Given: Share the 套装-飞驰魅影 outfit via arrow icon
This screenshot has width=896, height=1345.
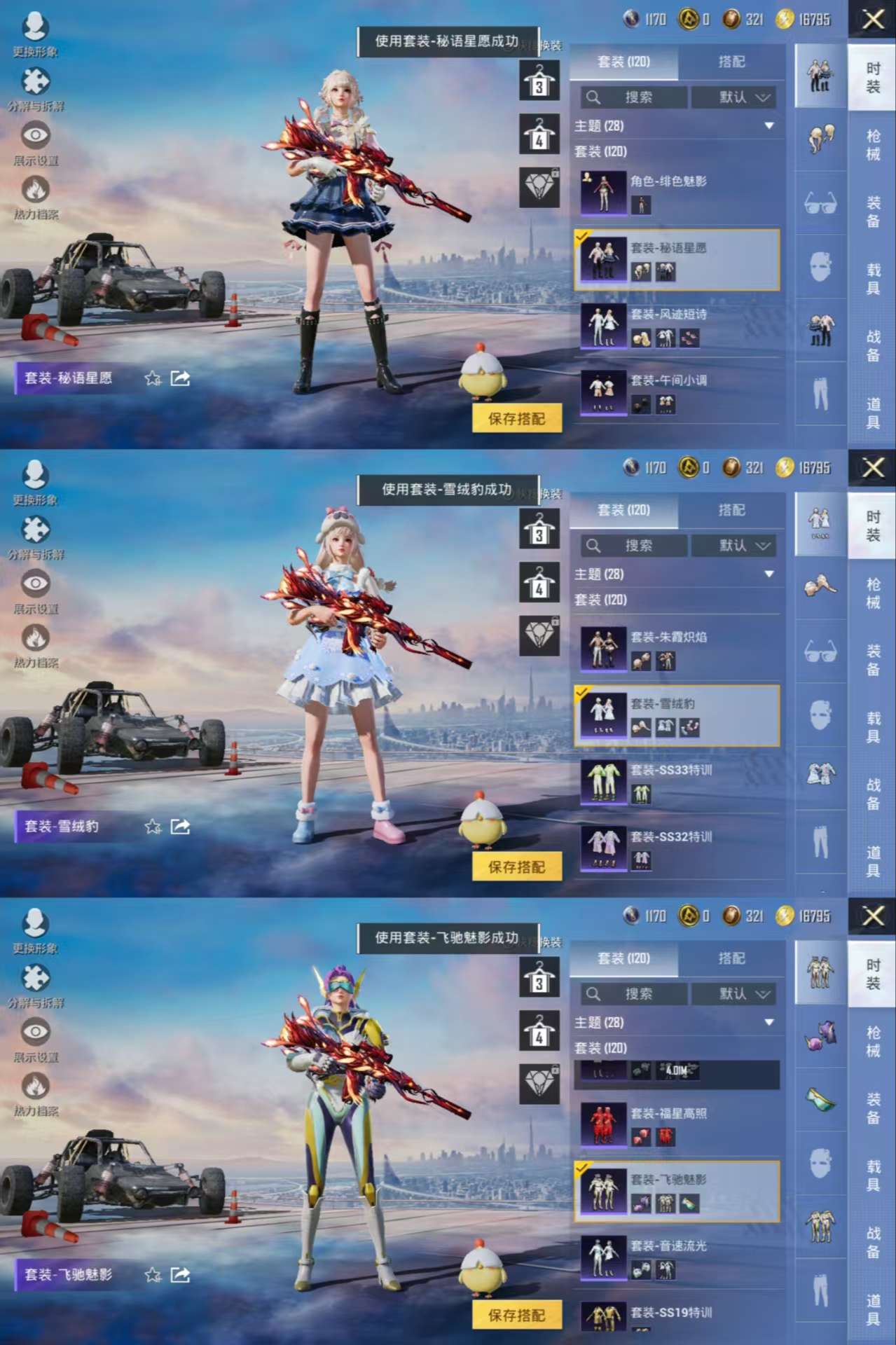Looking at the screenshot, I should point(180,1275).
